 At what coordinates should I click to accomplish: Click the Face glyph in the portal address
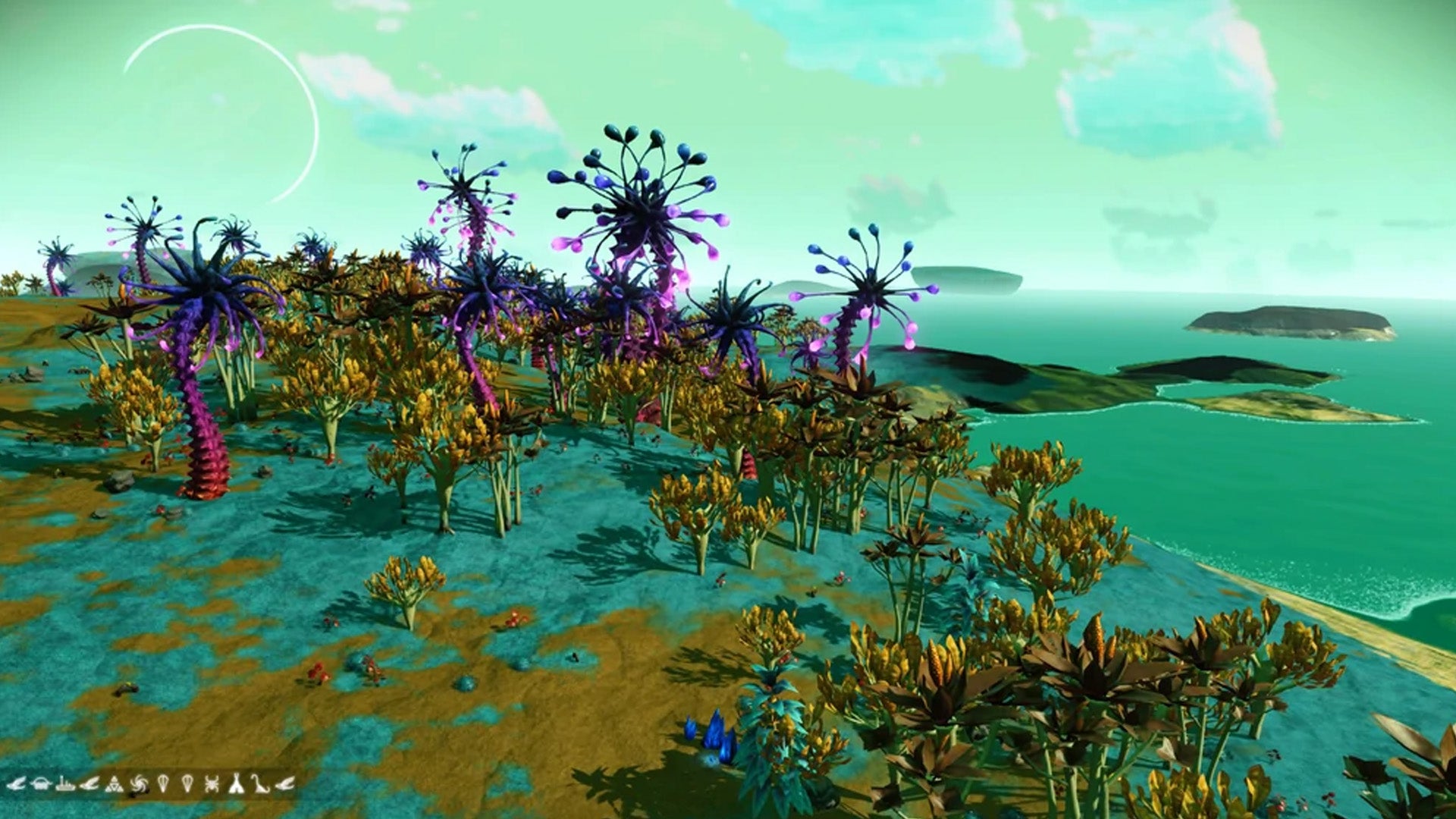42,784
